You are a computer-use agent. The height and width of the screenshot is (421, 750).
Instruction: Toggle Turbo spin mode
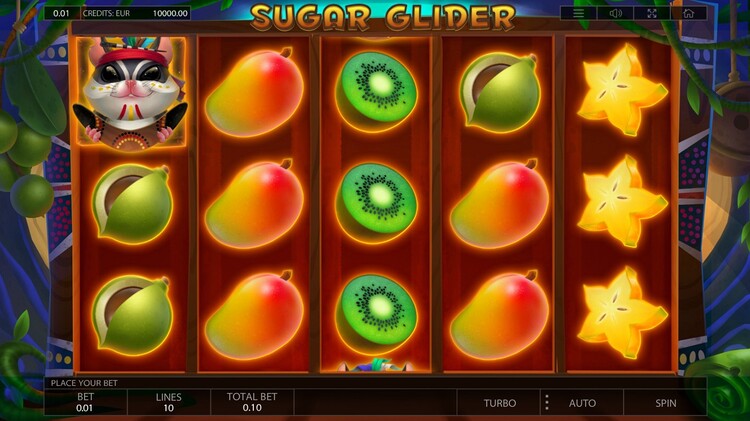tap(500, 403)
